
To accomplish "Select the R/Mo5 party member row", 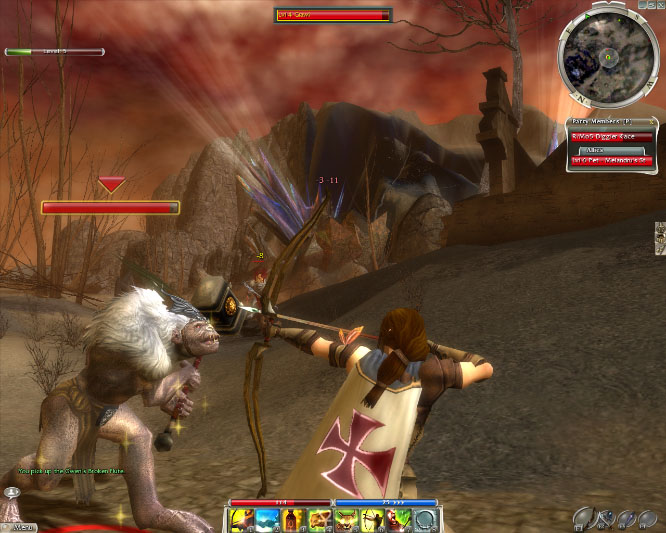I will coord(611,137).
